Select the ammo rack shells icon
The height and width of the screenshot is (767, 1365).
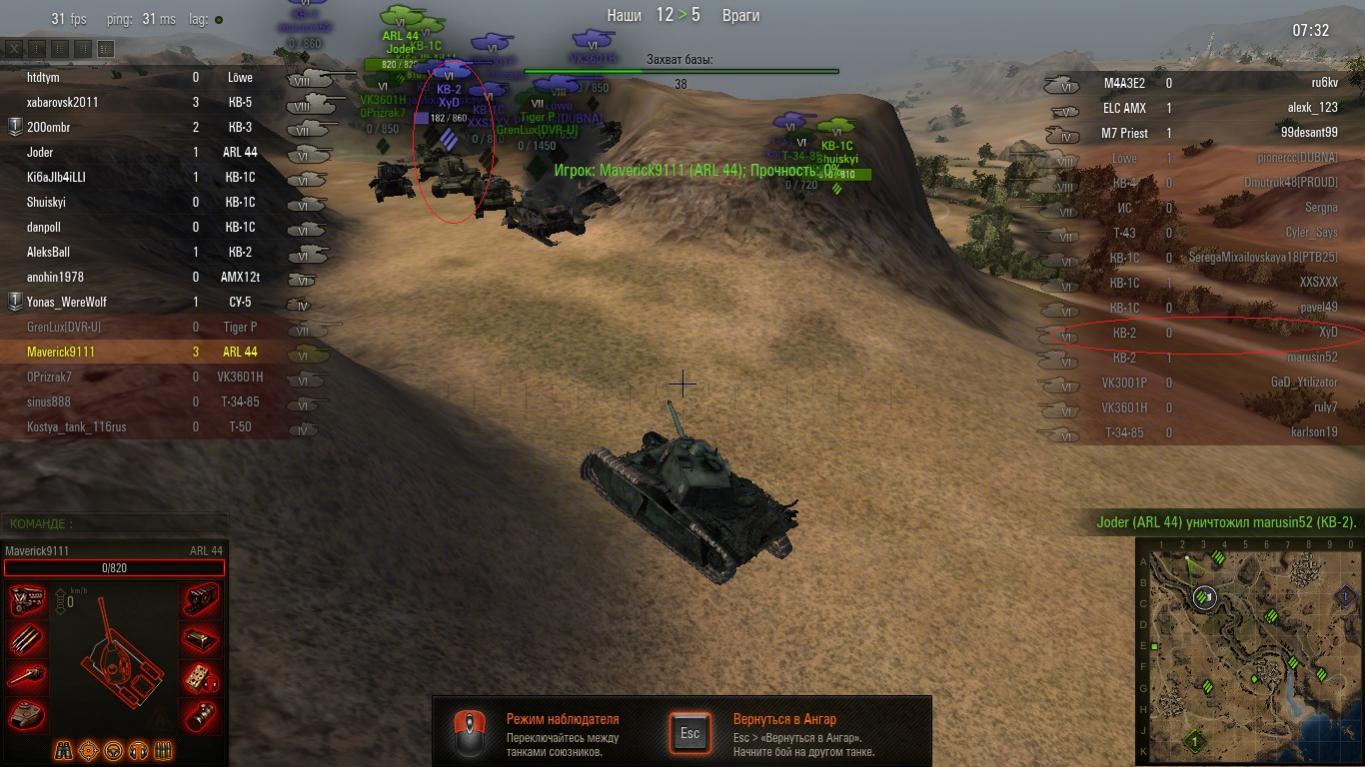tap(27, 640)
